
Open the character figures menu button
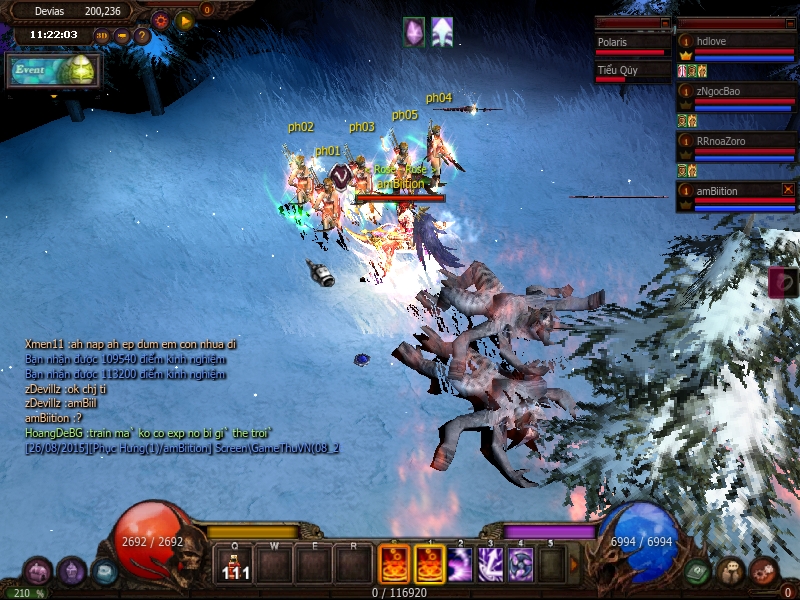[x=732, y=571]
